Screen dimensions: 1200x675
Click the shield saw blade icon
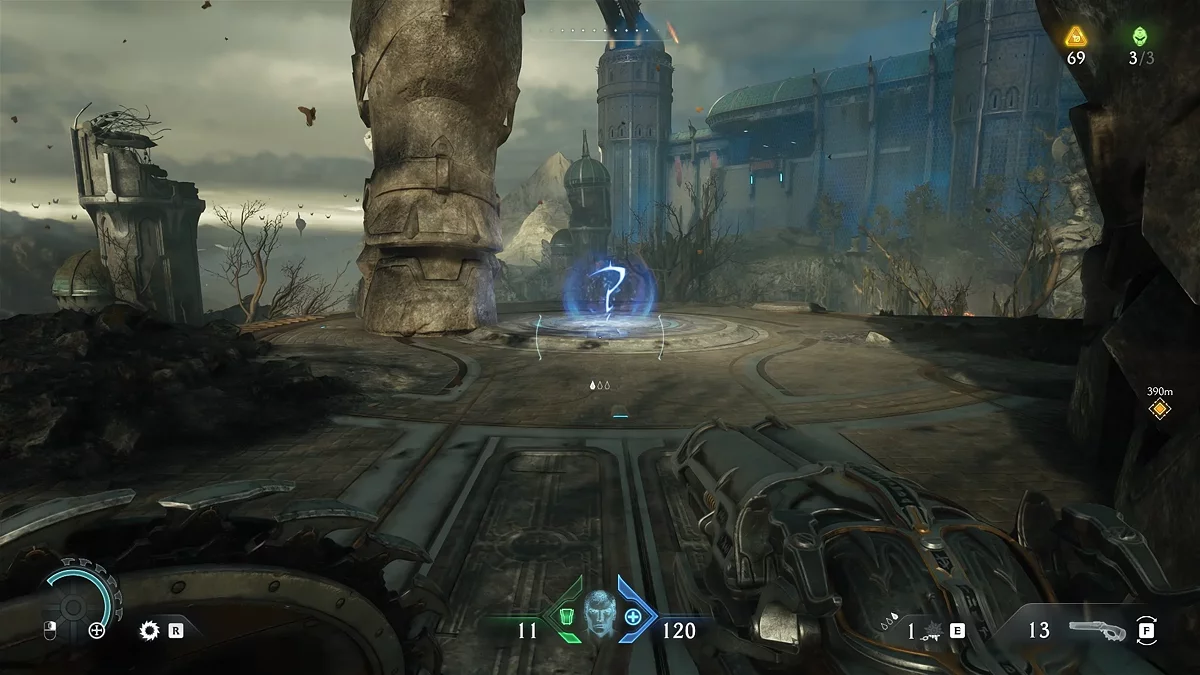coord(150,630)
